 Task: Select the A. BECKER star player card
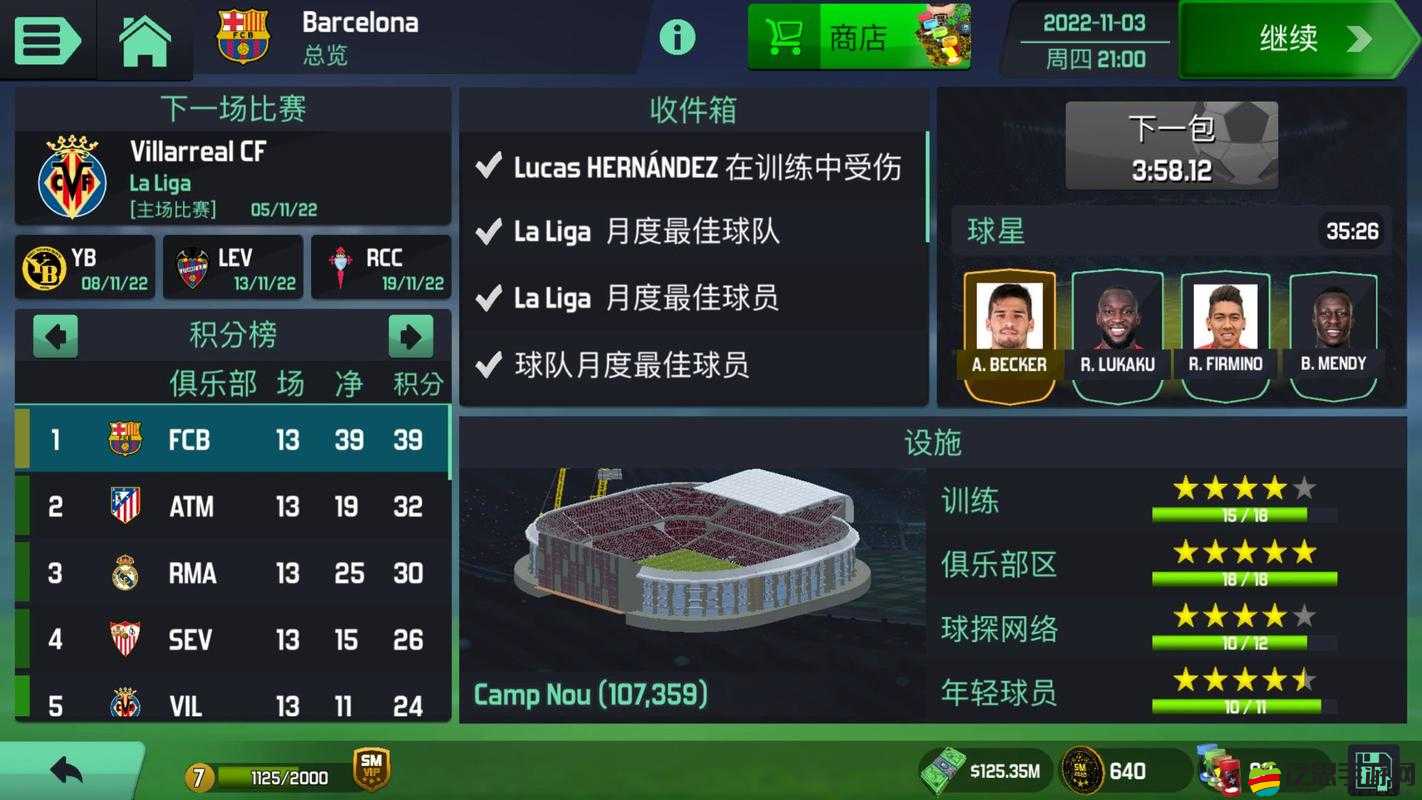1009,334
